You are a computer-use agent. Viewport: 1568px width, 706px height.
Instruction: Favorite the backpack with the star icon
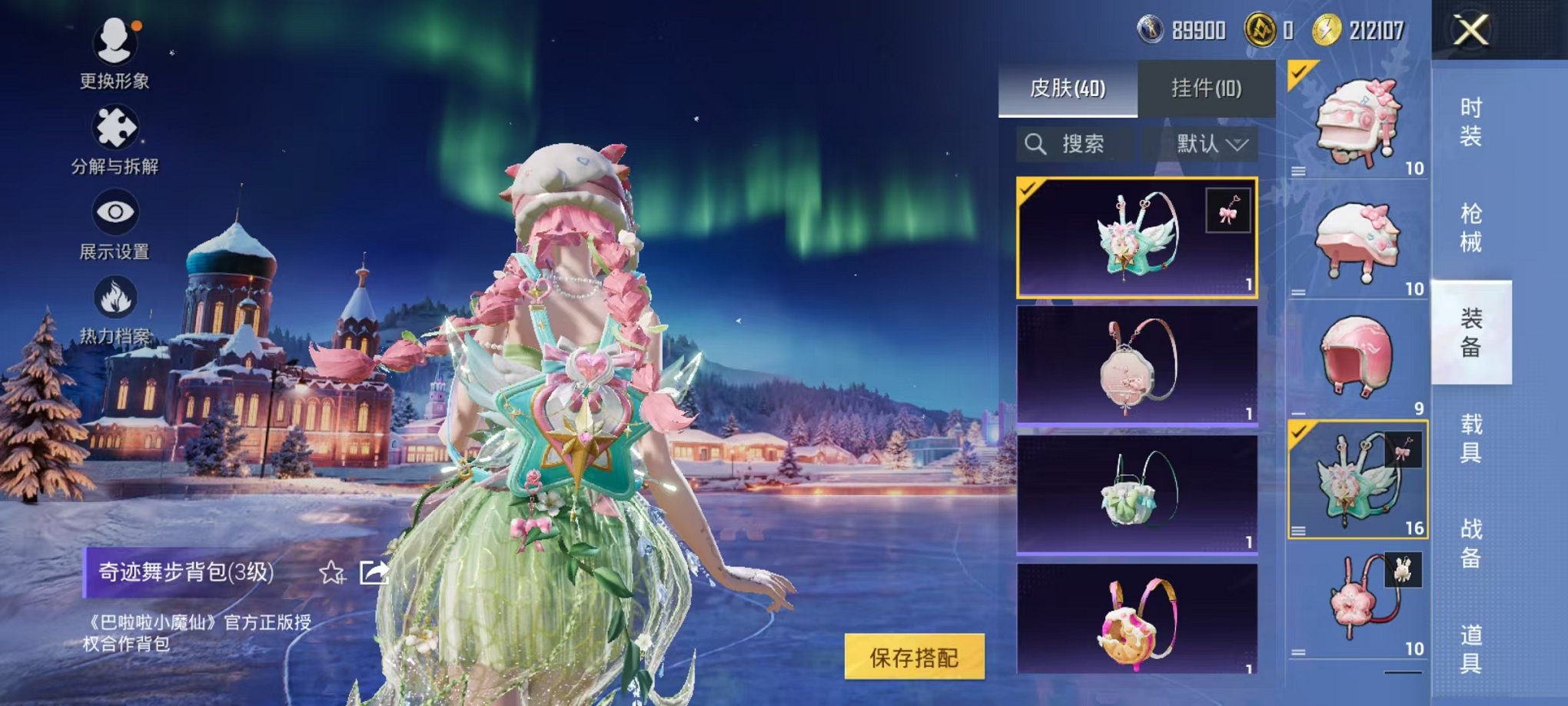[x=332, y=572]
